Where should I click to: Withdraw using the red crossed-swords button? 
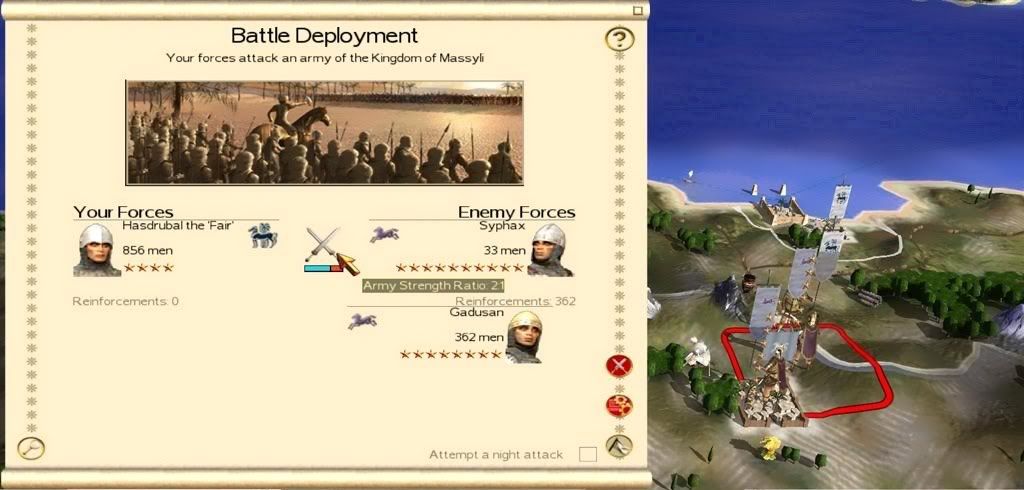(x=619, y=365)
